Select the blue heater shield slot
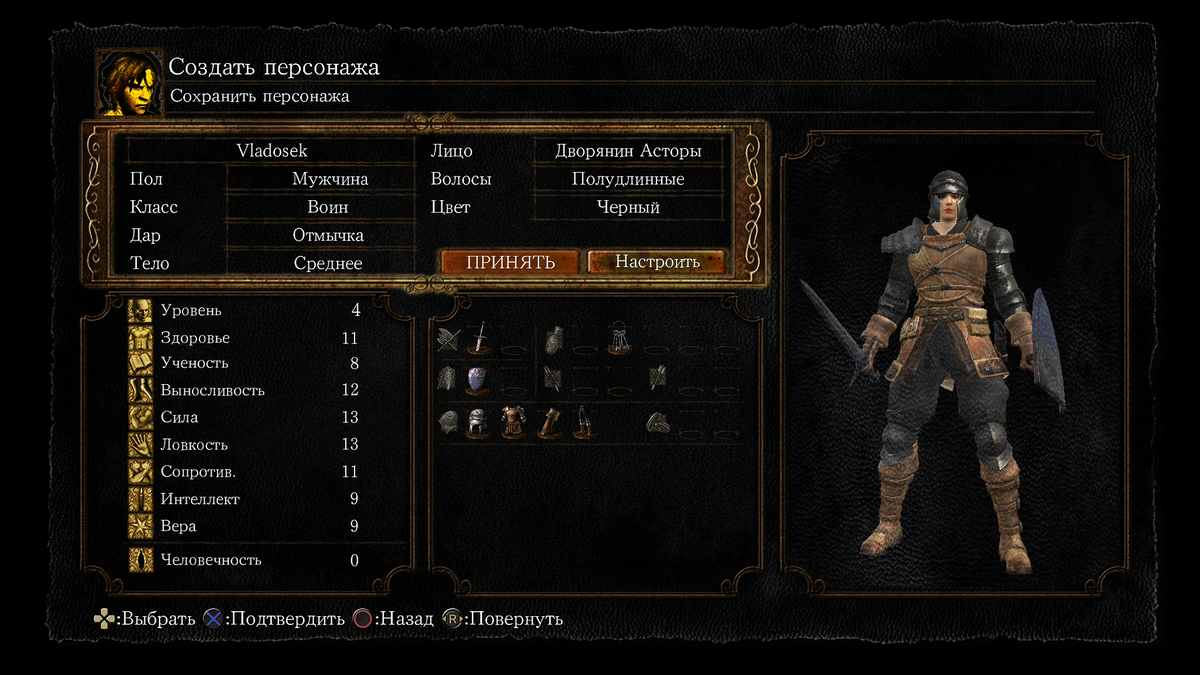This screenshot has width=1200, height=675. point(477,379)
